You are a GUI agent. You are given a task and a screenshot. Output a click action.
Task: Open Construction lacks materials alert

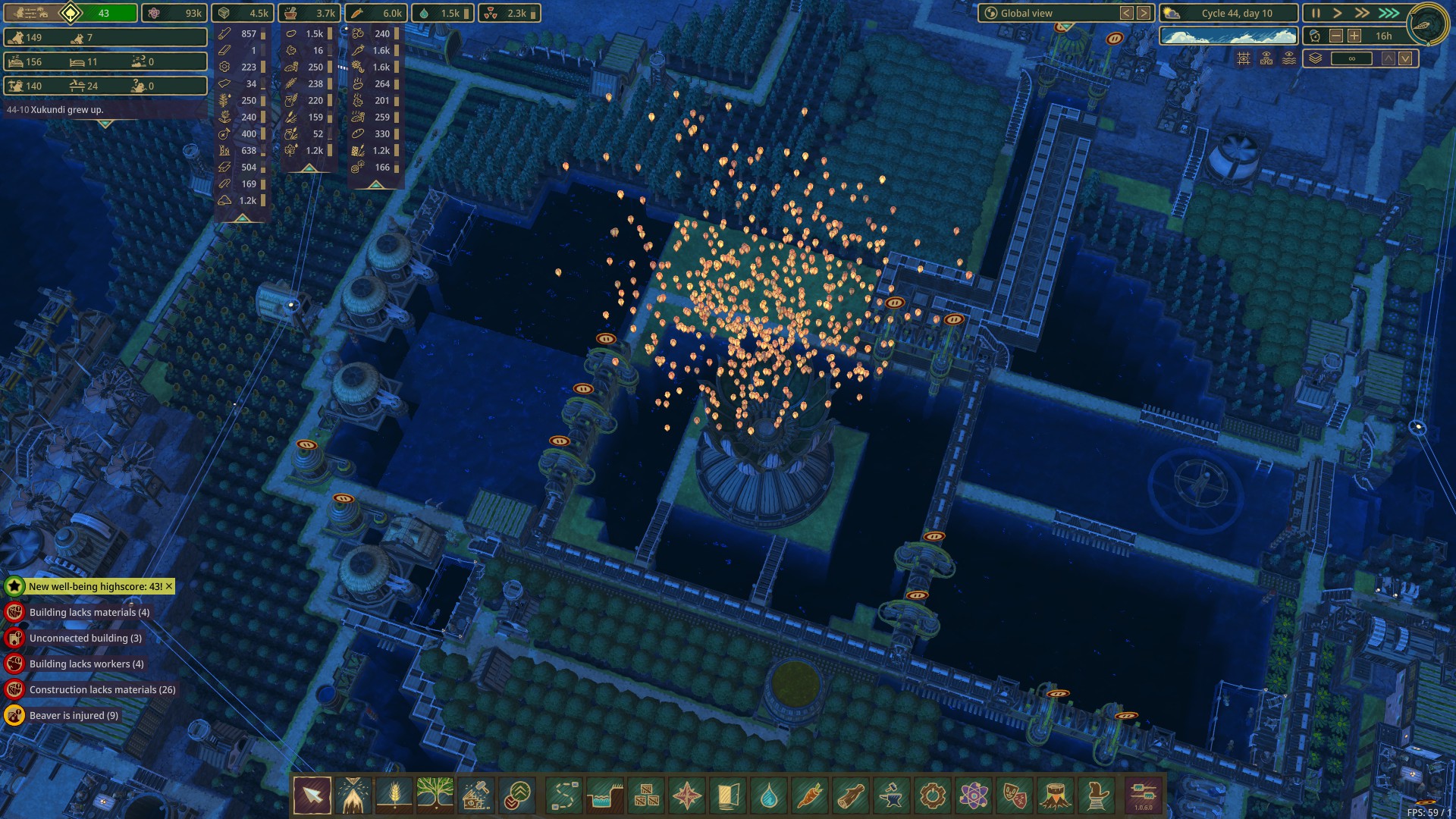tap(102, 689)
